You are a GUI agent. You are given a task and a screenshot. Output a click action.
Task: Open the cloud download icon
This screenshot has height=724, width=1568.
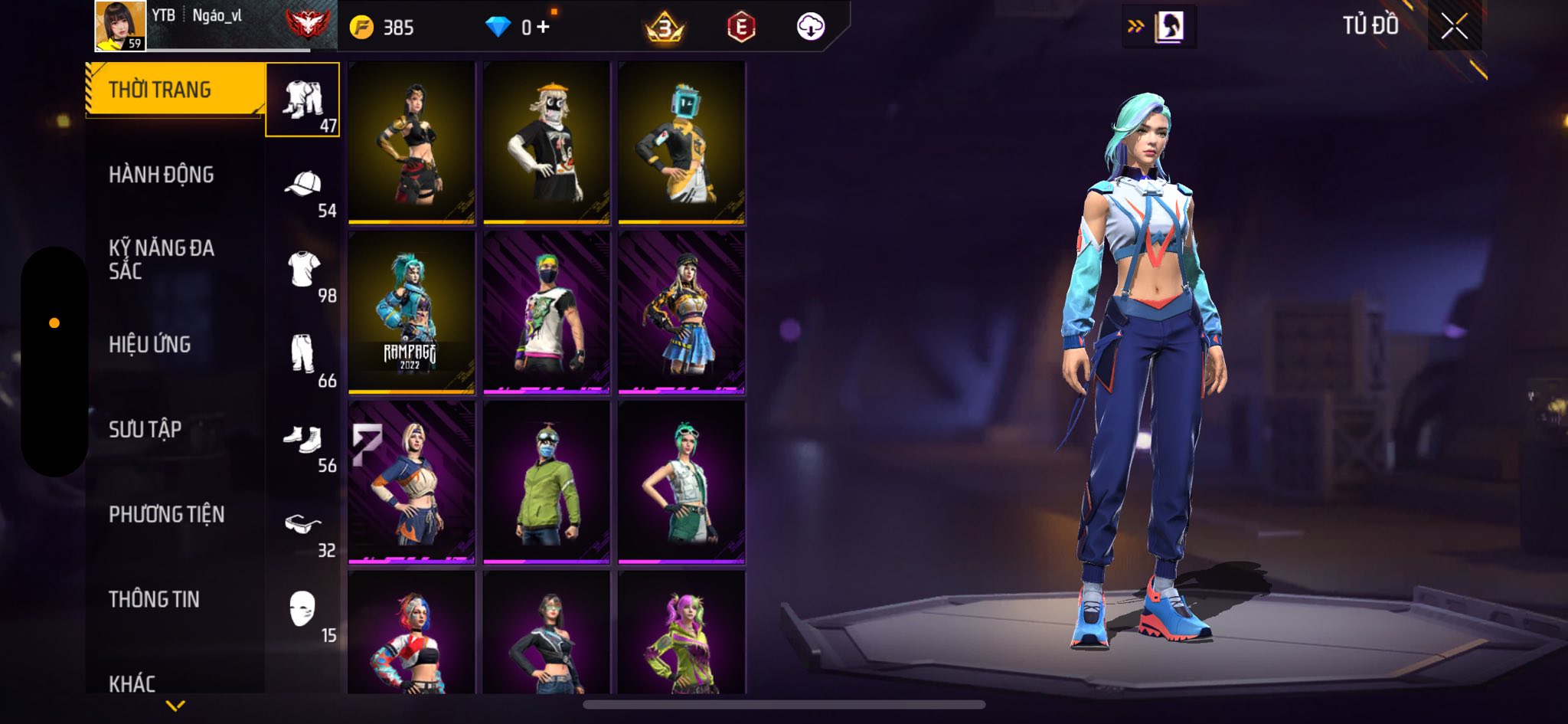click(x=810, y=28)
